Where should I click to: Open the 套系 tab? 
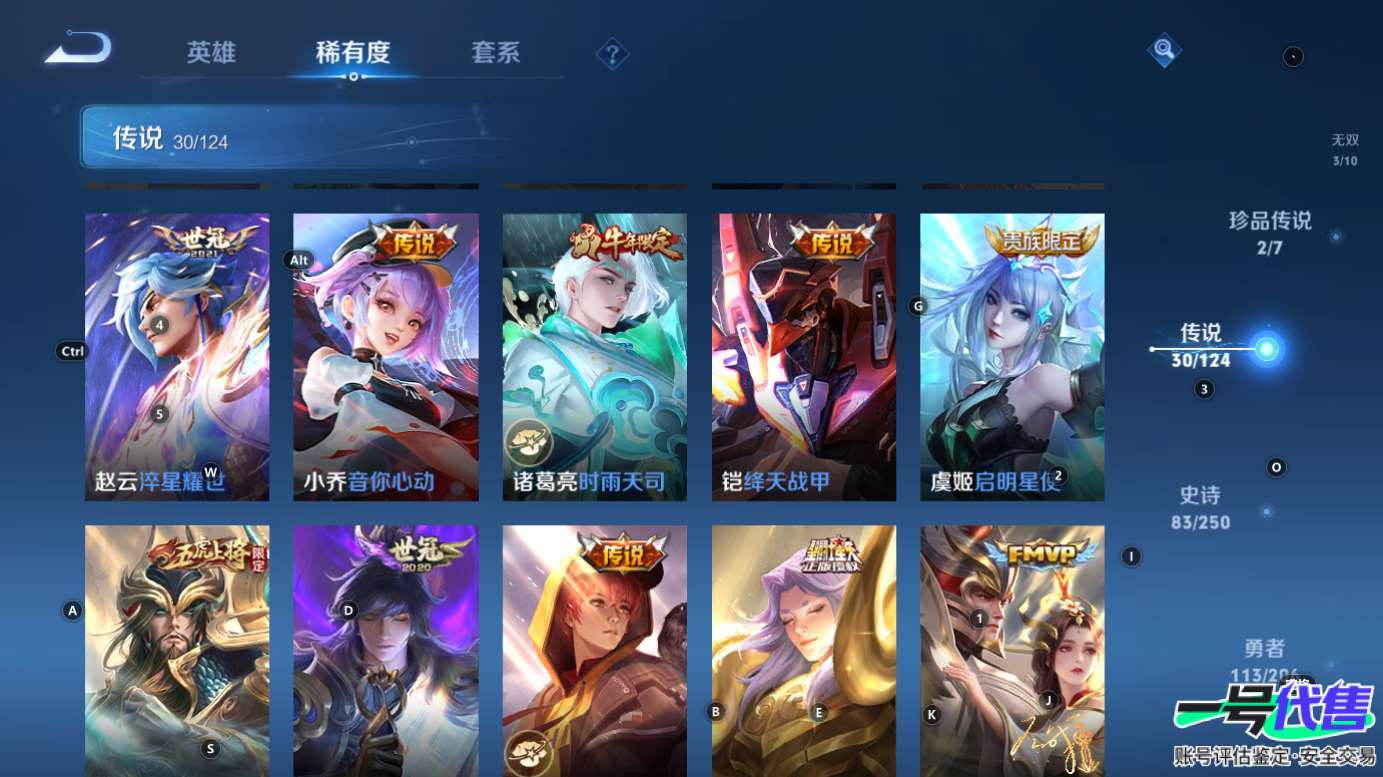pyautogui.click(x=496, y=53)
